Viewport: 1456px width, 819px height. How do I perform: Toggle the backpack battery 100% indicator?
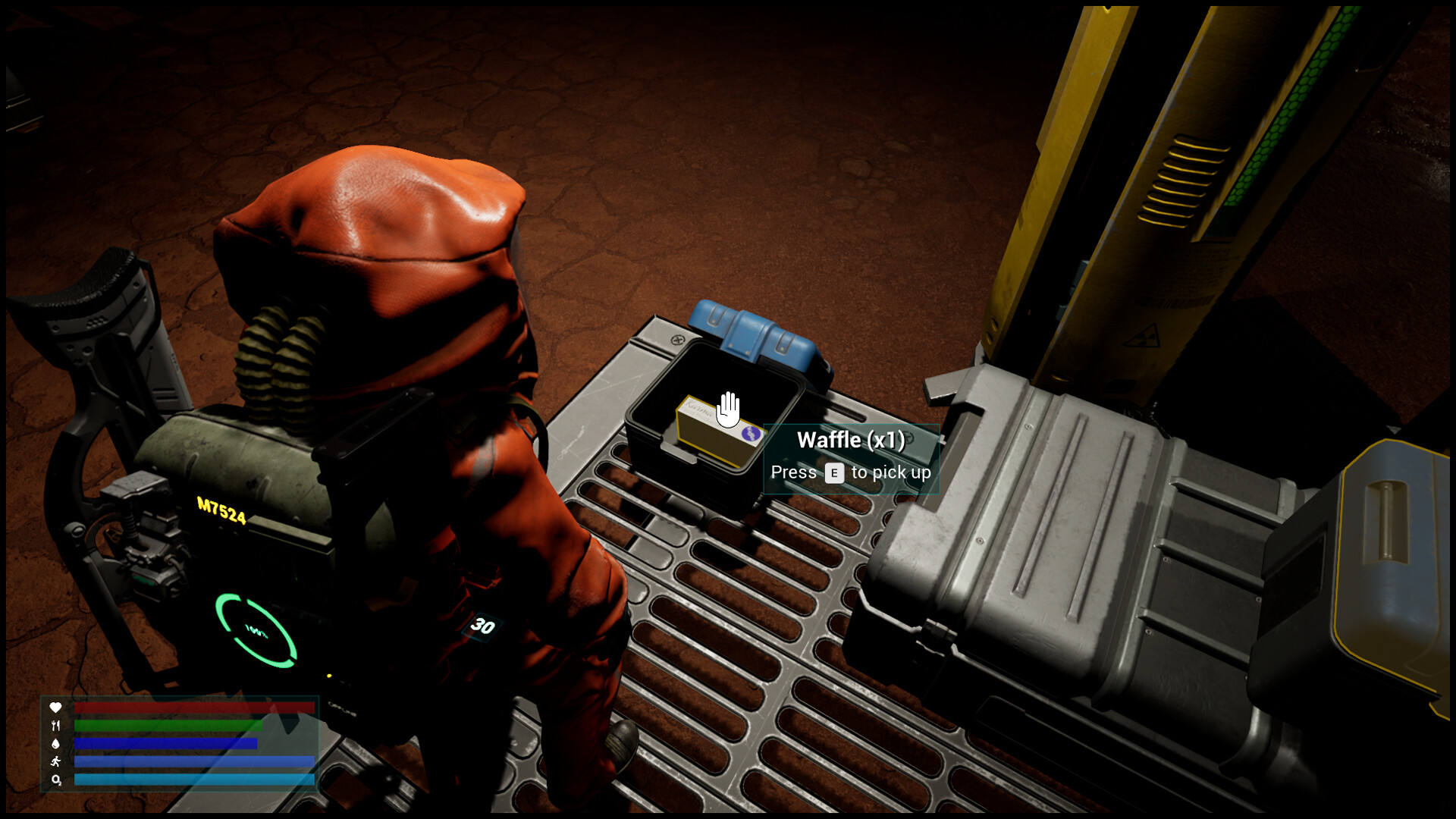255,629
